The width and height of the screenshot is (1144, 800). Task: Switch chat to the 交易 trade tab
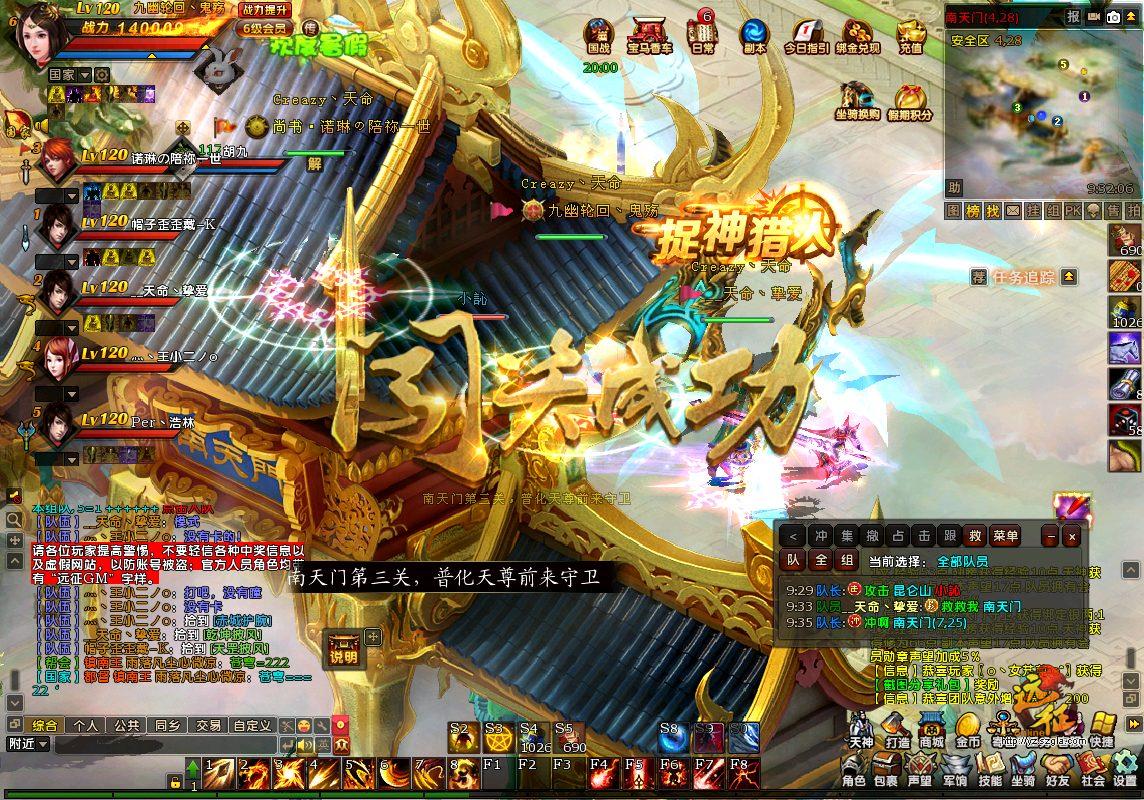point(208,725)
